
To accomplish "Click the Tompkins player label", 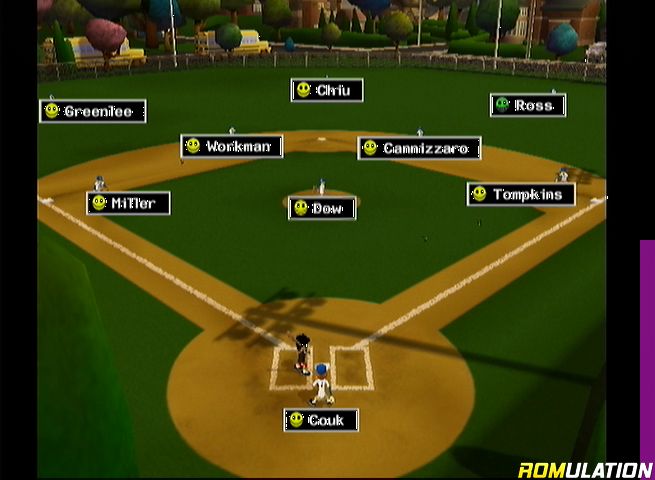I will (x=521, y=194).
